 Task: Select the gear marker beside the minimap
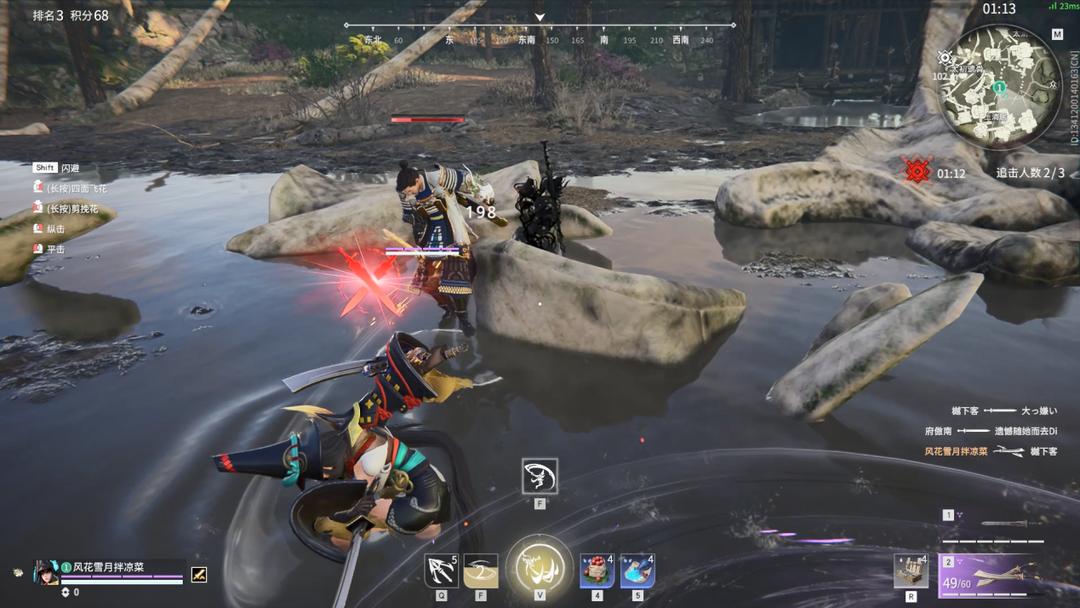click(946, 58)
